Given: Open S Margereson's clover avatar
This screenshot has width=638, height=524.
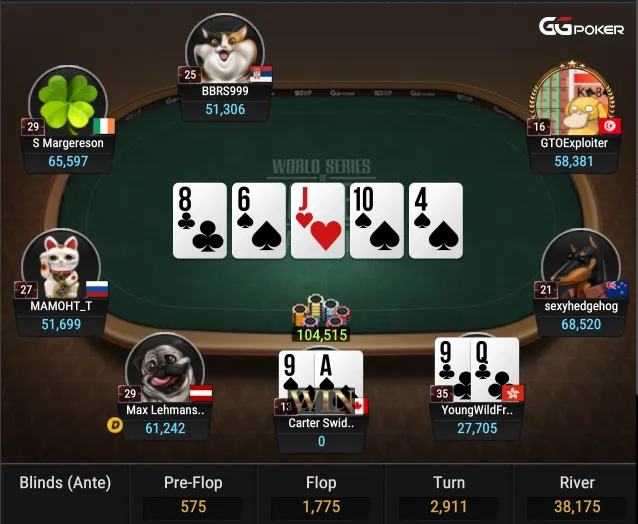Looking at the screenshot, I should click(68, 104).
